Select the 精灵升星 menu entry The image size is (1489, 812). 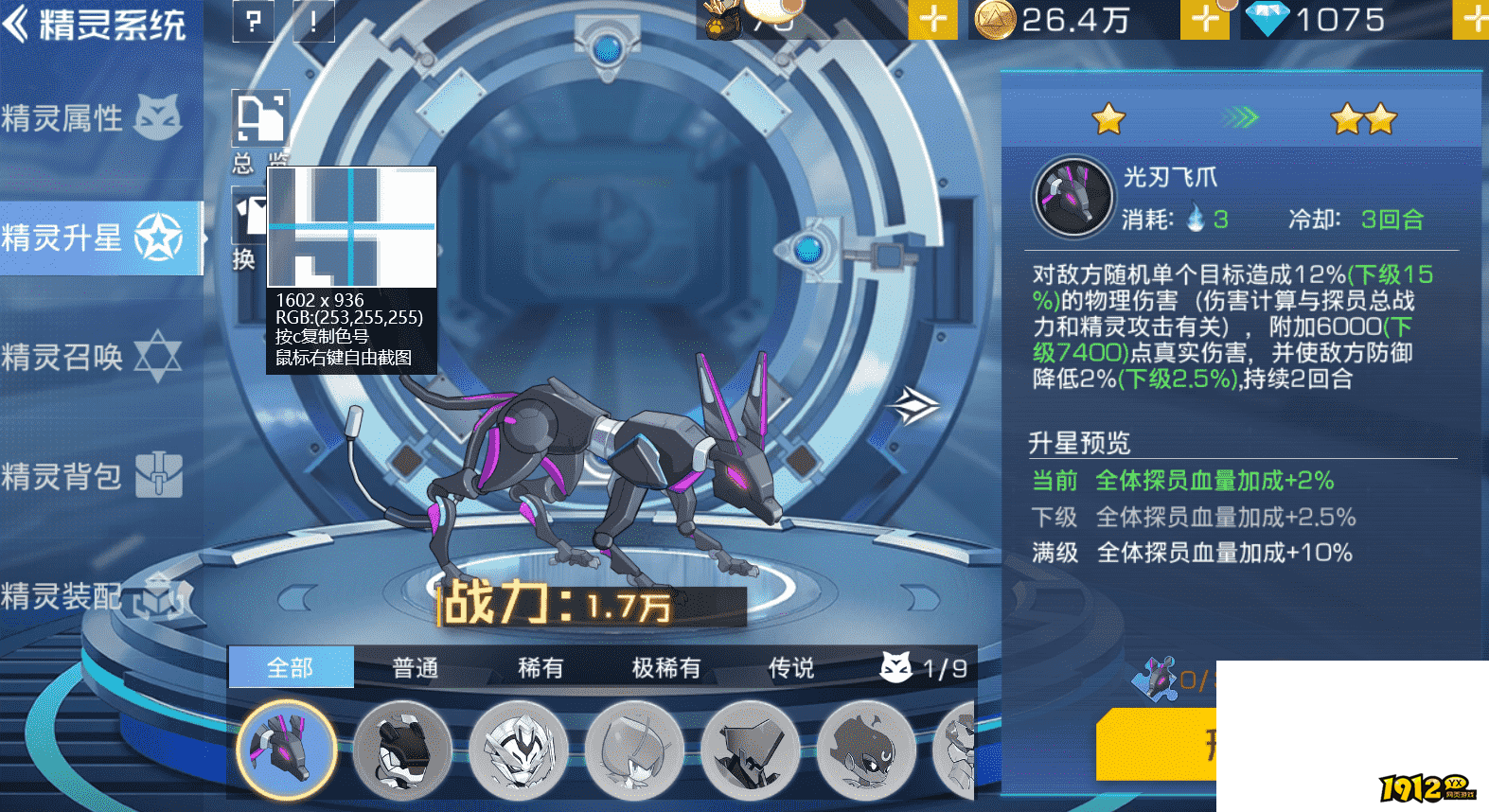pyautogui.click(x=95, y=238)
